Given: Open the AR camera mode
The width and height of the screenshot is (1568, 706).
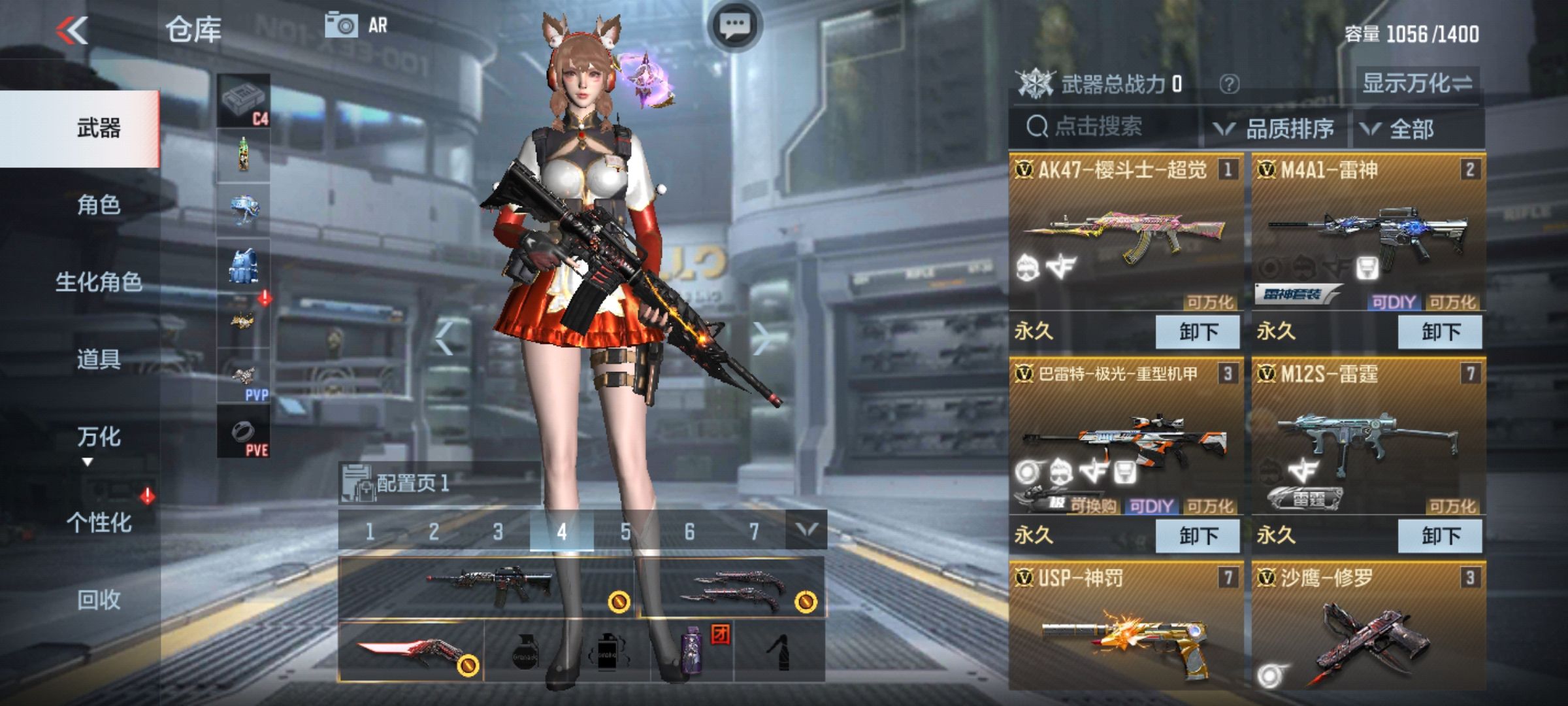Looking at the screenshot, I should click(357, 25).
